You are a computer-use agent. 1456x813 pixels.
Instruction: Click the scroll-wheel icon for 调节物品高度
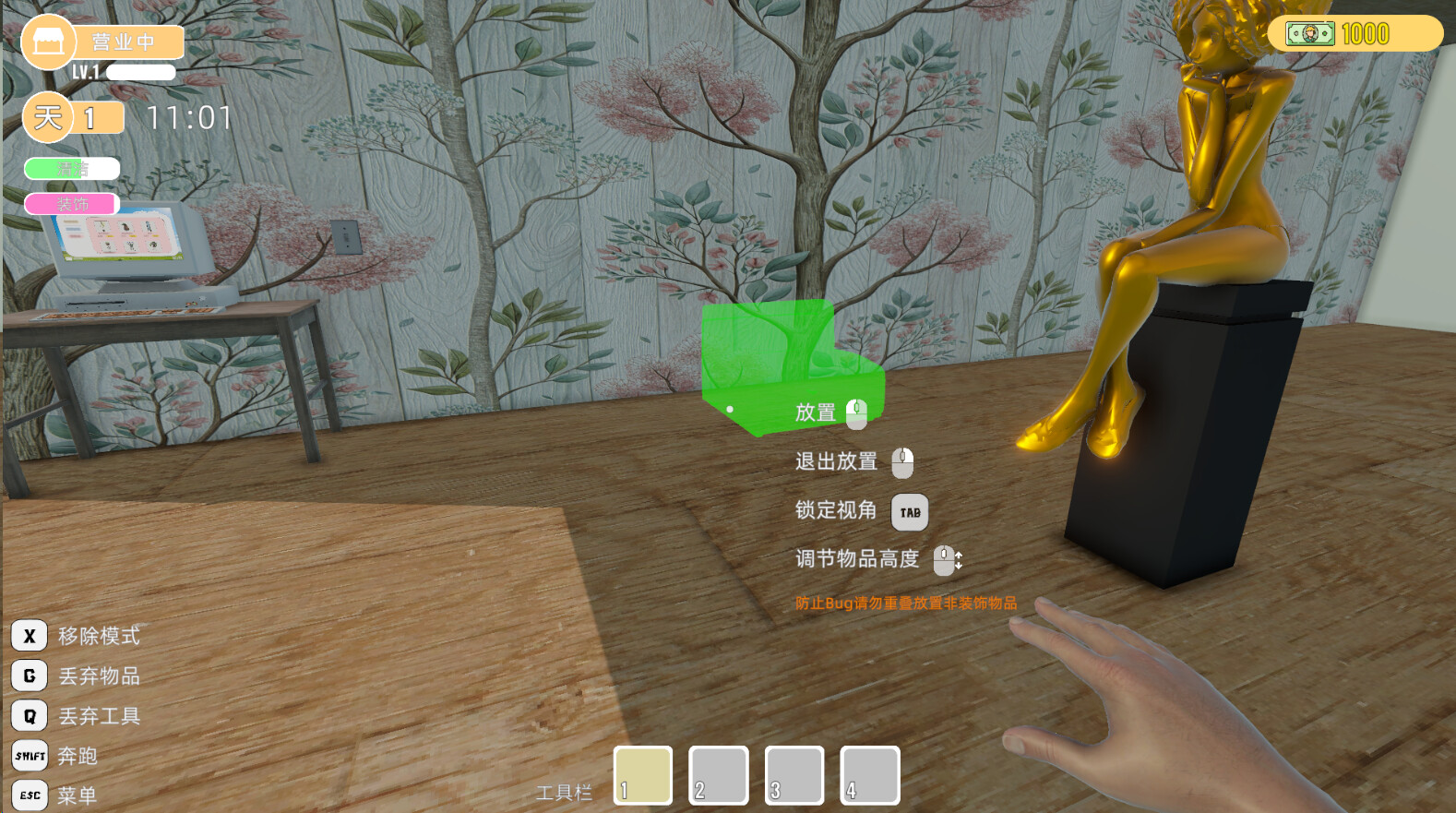(947, 560)
